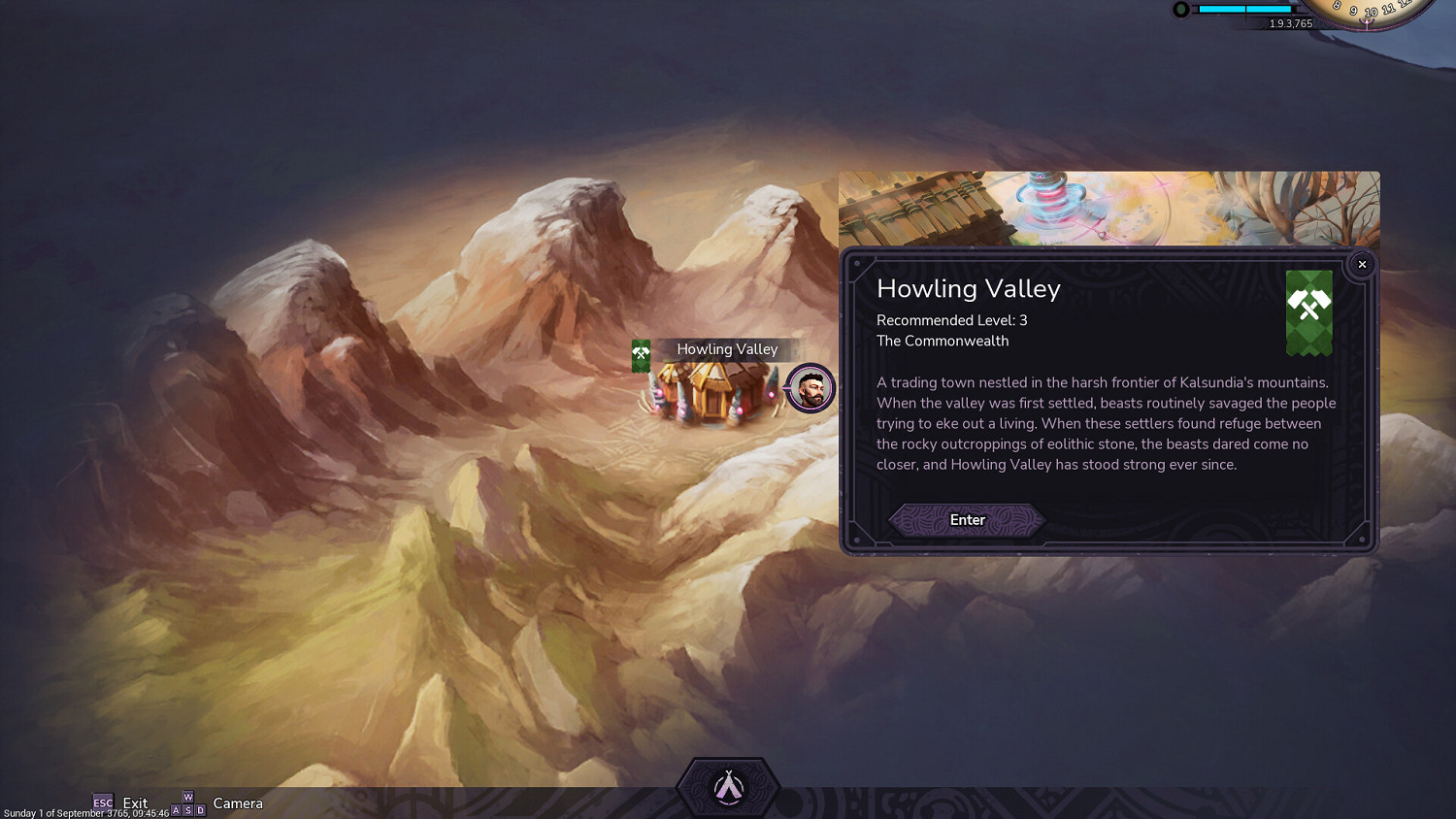Screen dimensions: 1456x819
Task: Select the Howling Valley panel title text
Action: pyautogui.click(x=967, y=288)
